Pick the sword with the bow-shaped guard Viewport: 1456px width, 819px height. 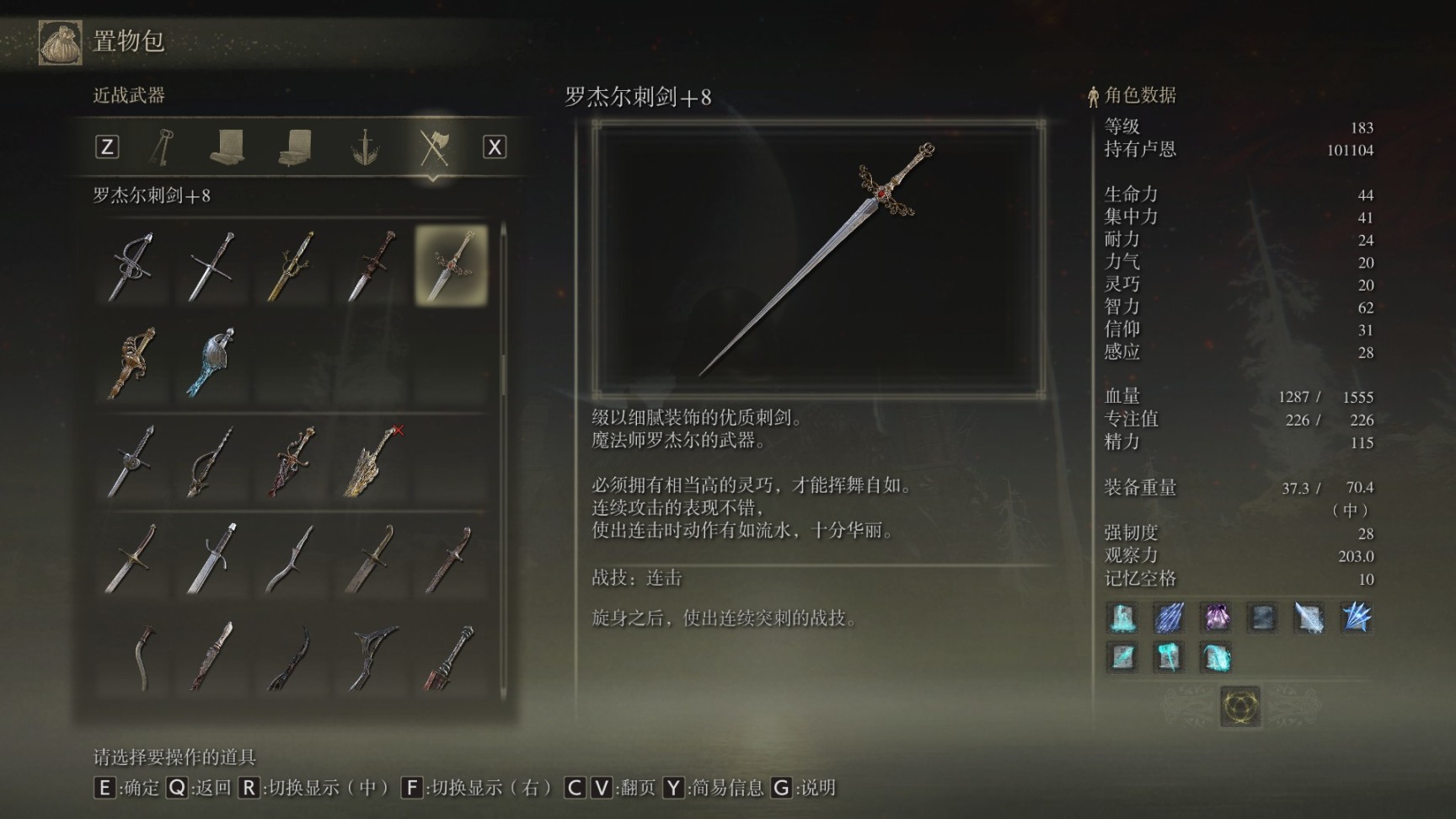point(211,461)
